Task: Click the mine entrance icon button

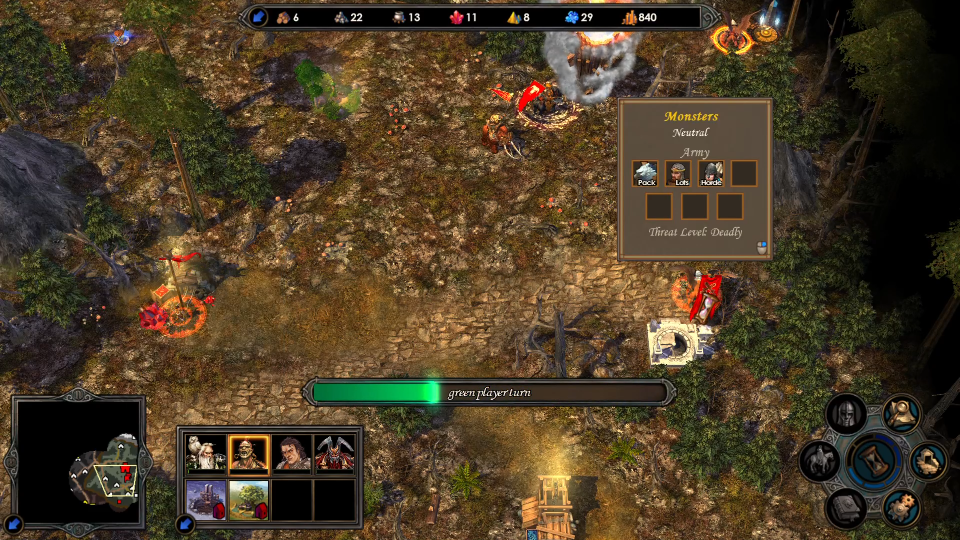Action: pyautogui.click(x=929, y=460)
